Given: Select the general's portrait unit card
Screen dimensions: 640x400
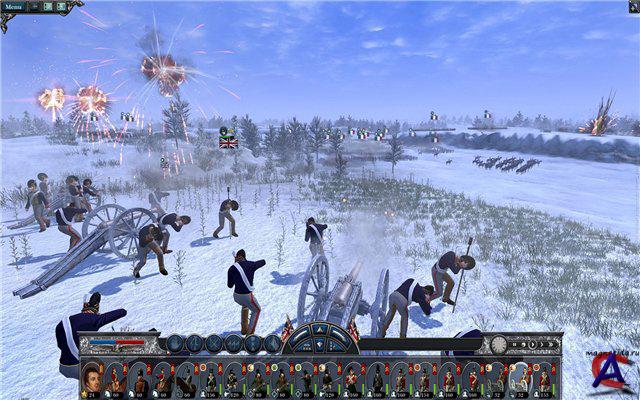Looking at the screenshot, I should [x=92, y=379].
